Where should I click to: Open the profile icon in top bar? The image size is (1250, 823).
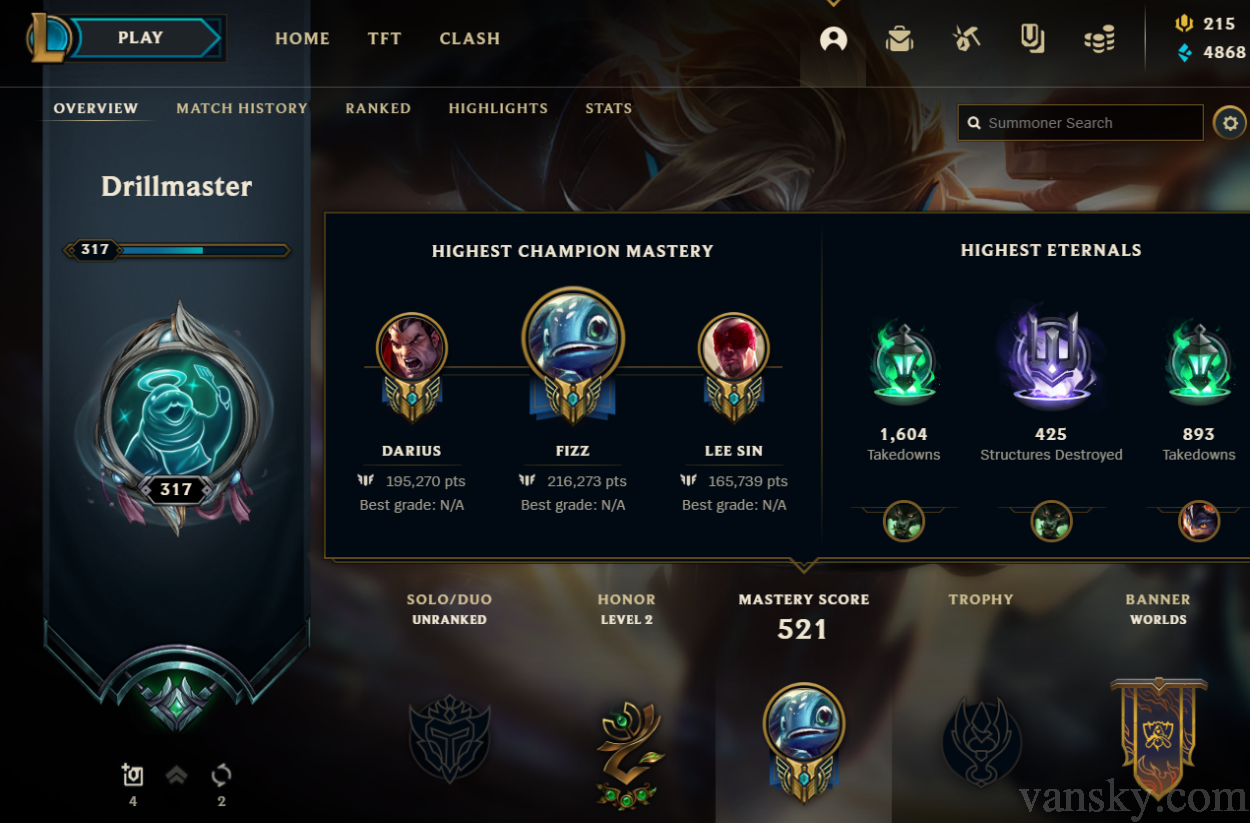coord(833,39)
